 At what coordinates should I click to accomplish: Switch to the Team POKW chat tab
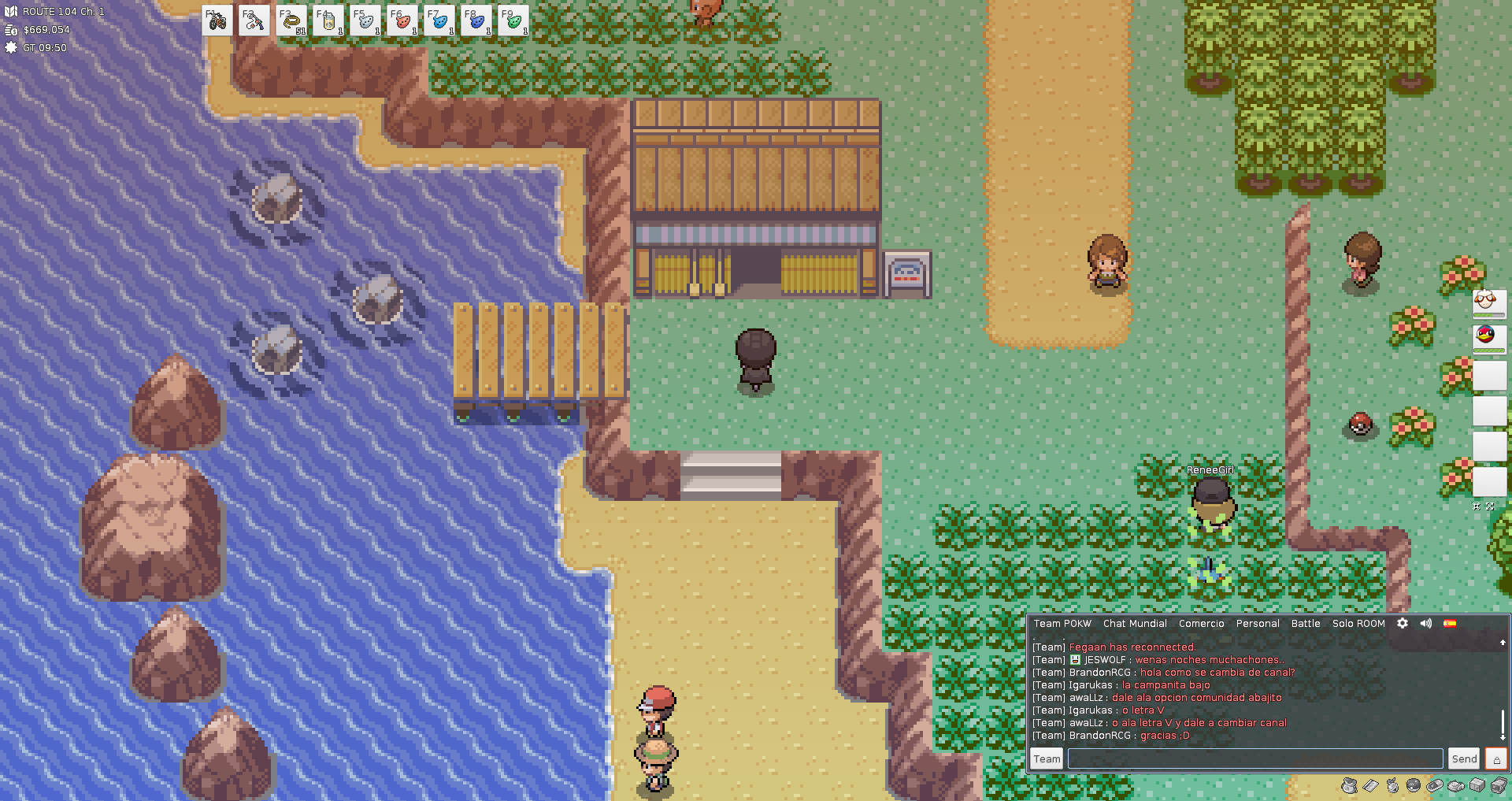1062,623
